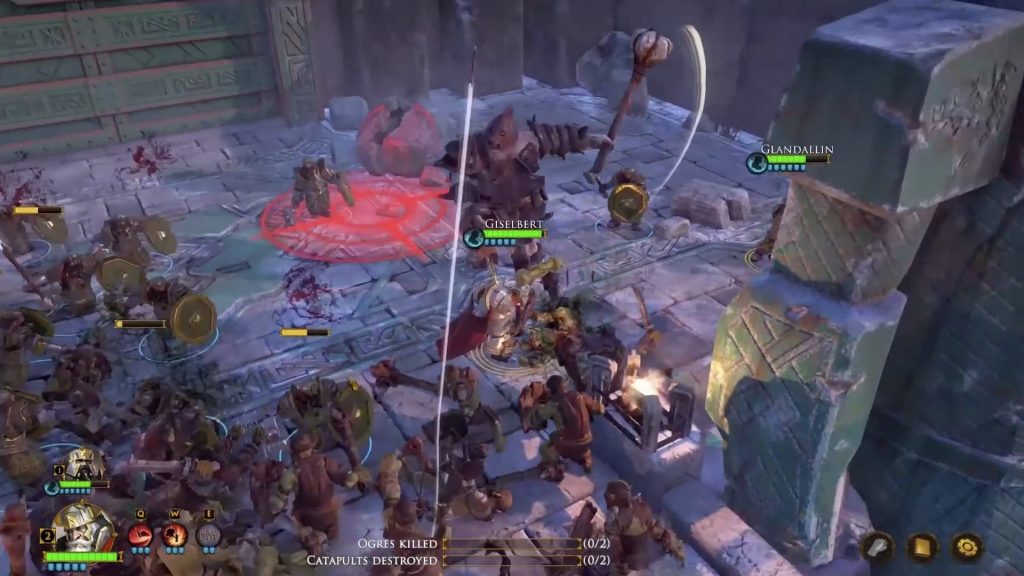Activate the fiery strike ability marked W

pyautogui.click(x=175, y=535)
